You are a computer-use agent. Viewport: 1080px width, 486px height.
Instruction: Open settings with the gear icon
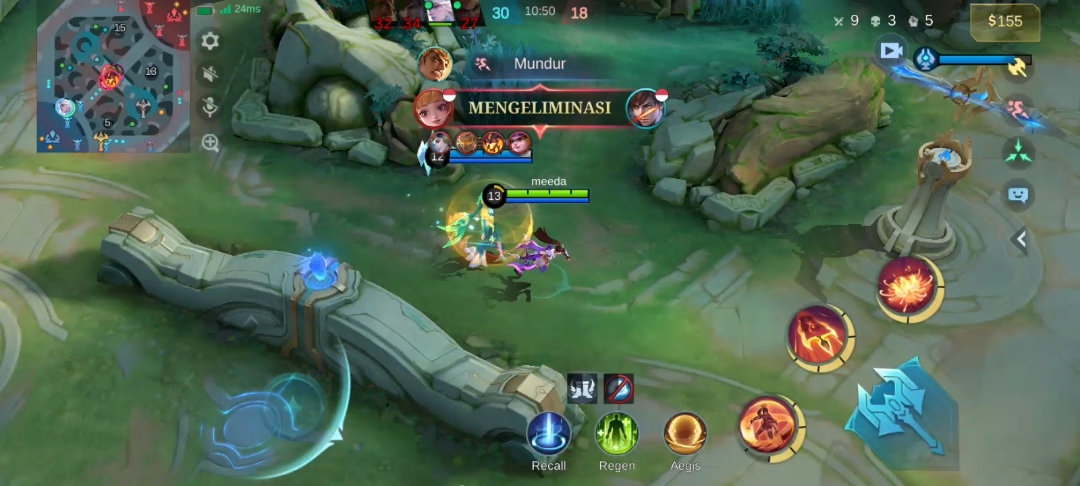210,41
